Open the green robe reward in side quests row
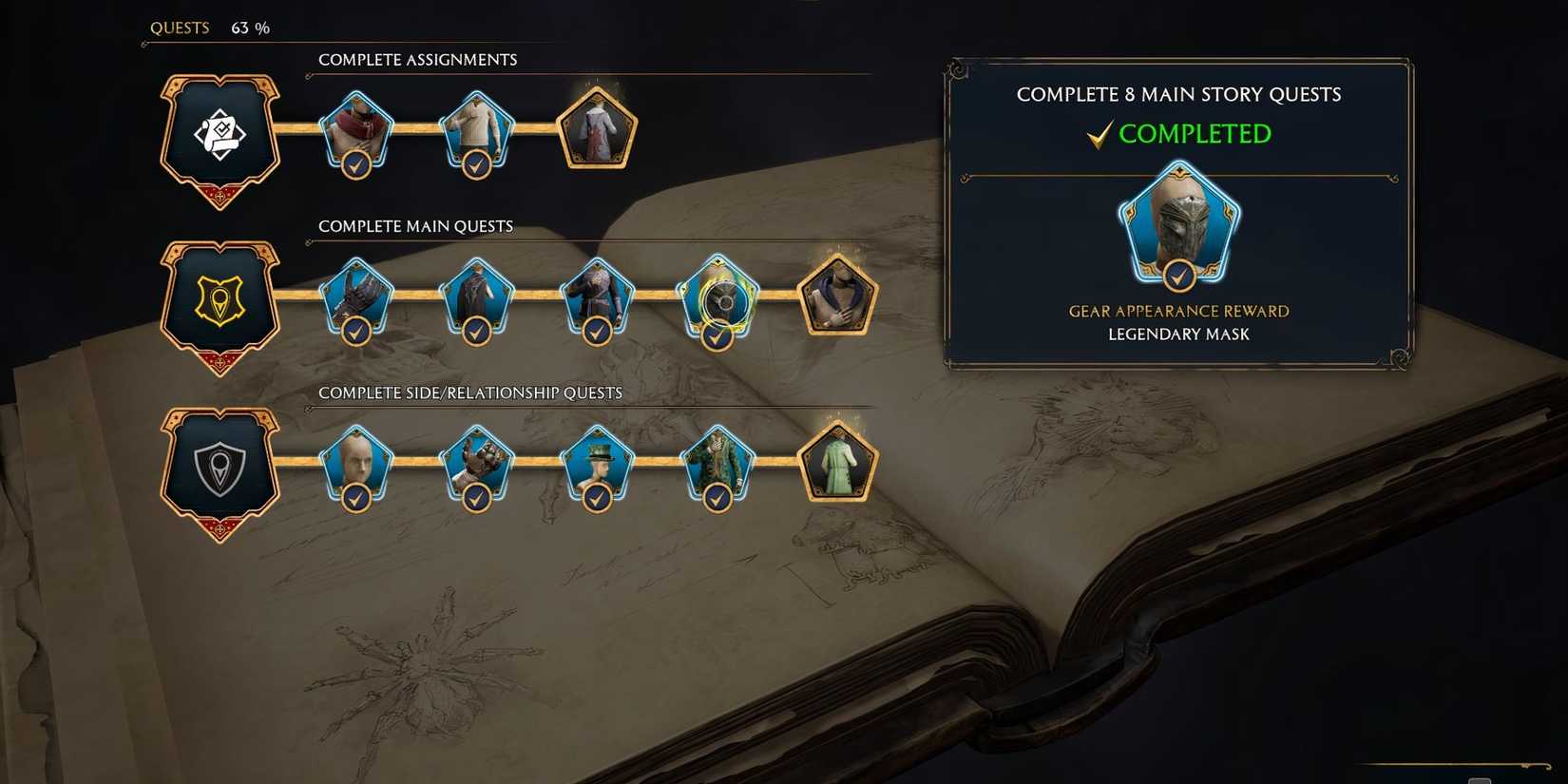The image size is (1568, 784). click(838, 463)
